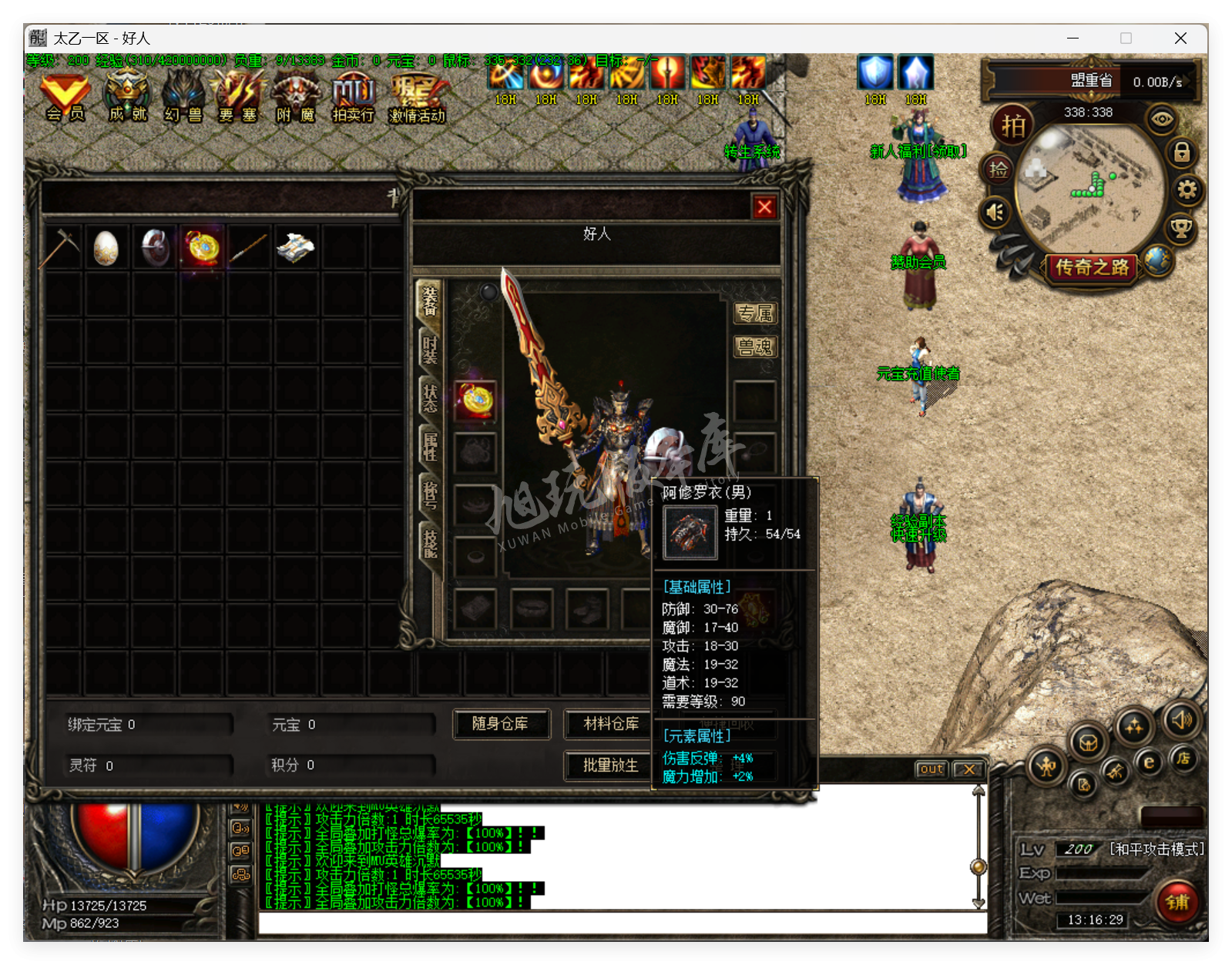The width and height of the screenshot is (1232, 965).
Task: Switch to the 时装 fashion tab
Action: pos(431,350)
